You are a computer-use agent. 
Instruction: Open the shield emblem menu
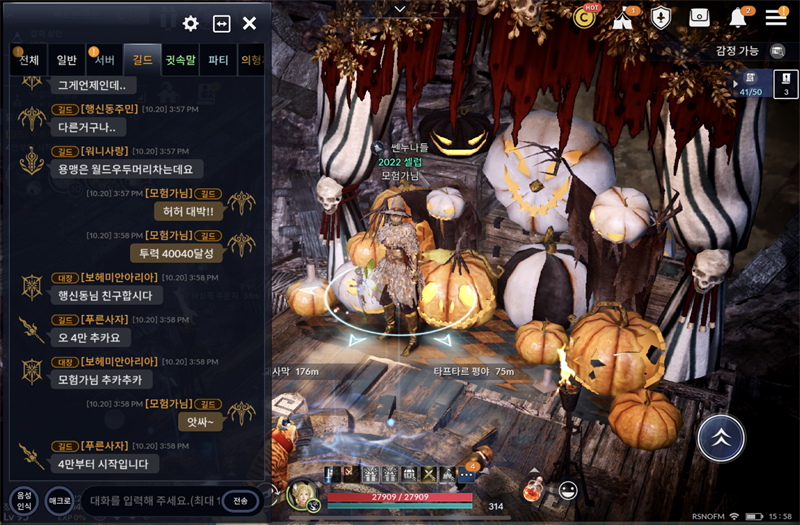[x=661, y=18]
